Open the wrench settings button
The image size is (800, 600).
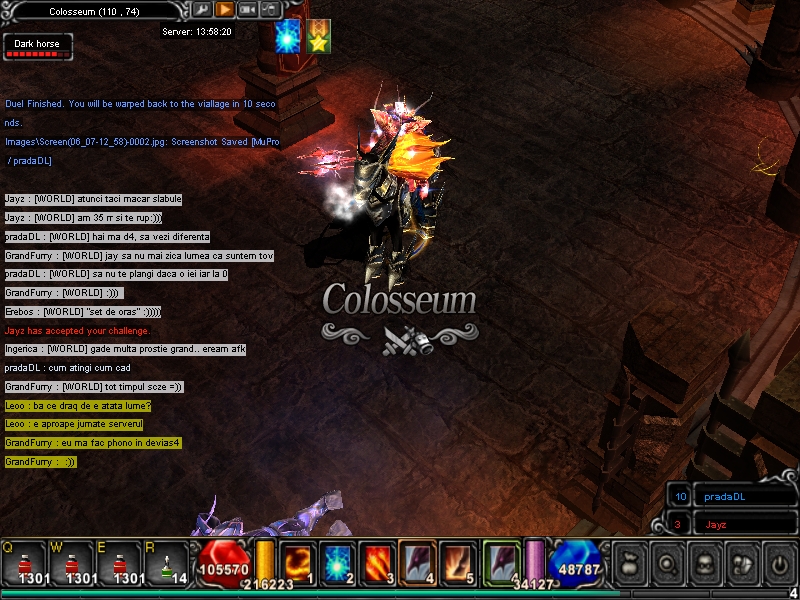pyautogui.click(x=201, y=10)
